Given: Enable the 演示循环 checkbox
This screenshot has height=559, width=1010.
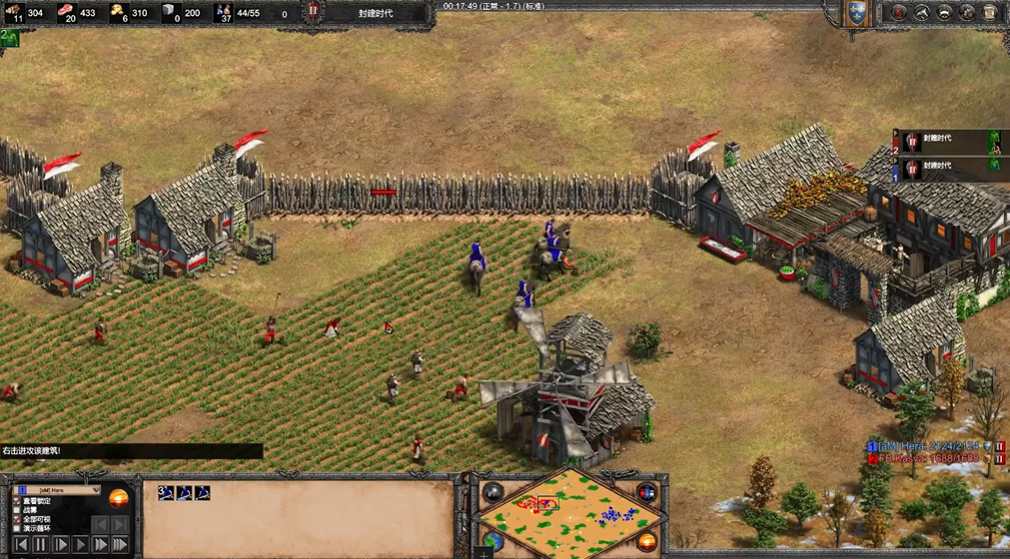Looking at the screenshot, I should (16, 529).
